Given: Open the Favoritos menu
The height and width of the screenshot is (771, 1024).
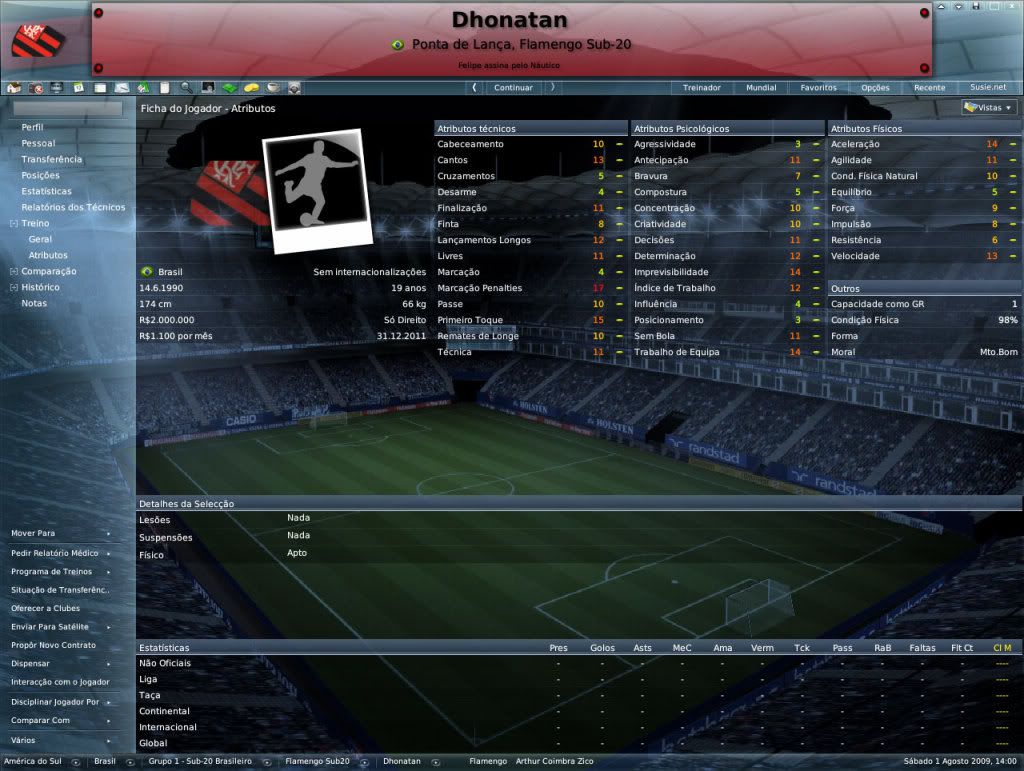Looking at the screenshot, I should pyautogui.click(x=818, y=88).
